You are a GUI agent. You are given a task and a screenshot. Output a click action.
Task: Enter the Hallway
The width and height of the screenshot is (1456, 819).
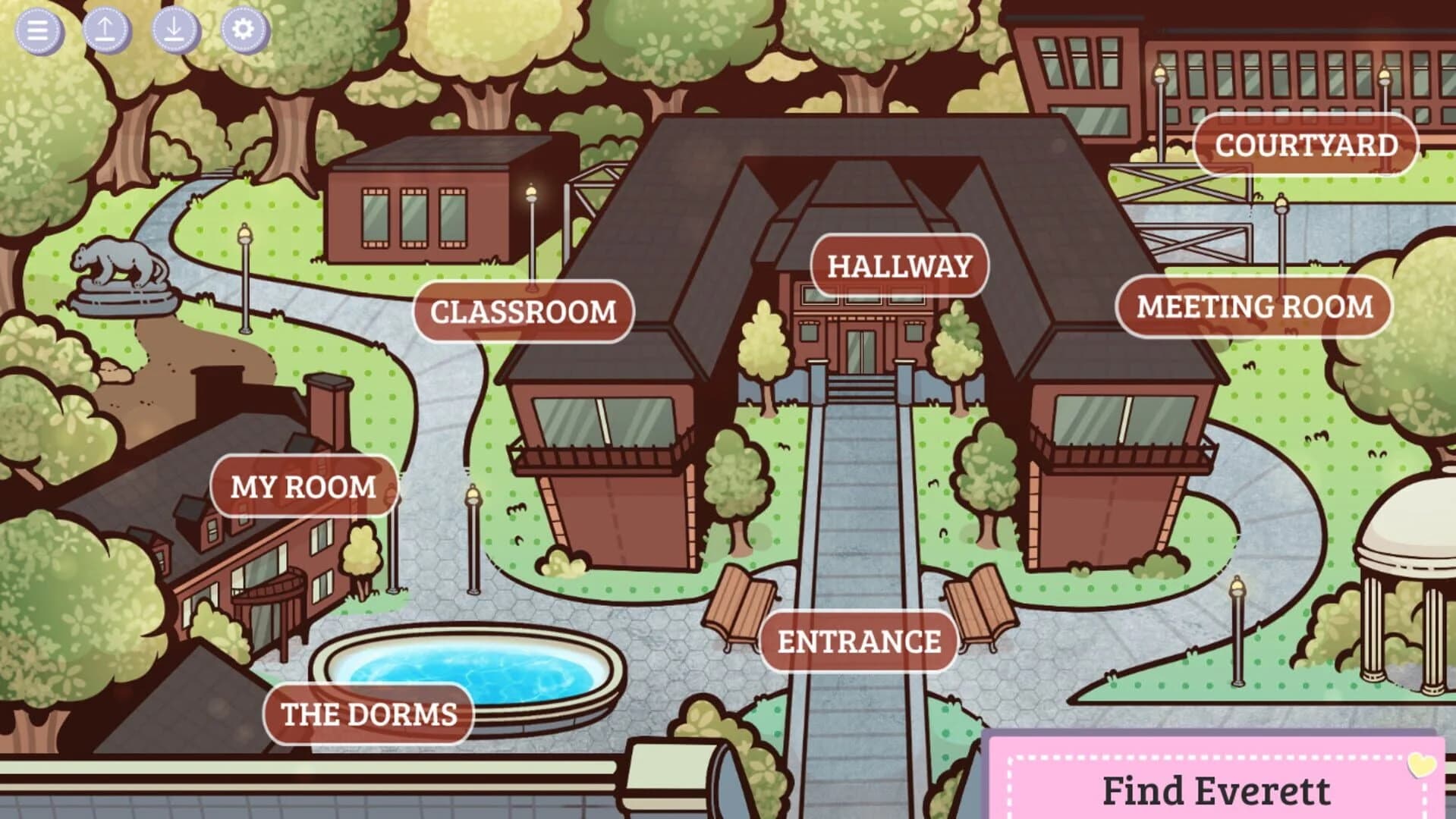coord(900,266)
